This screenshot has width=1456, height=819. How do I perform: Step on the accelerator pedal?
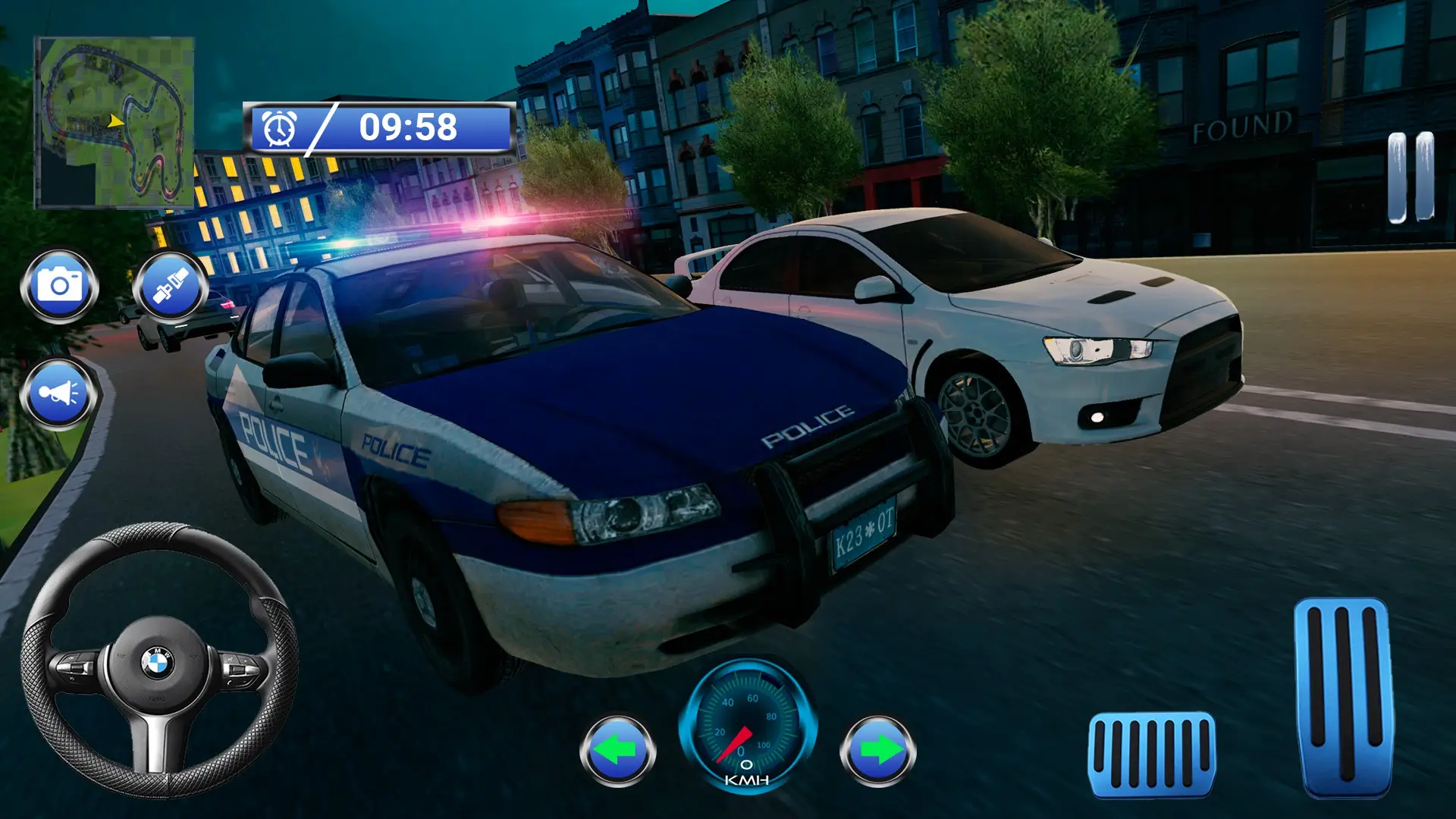[x=1344, y=696]
